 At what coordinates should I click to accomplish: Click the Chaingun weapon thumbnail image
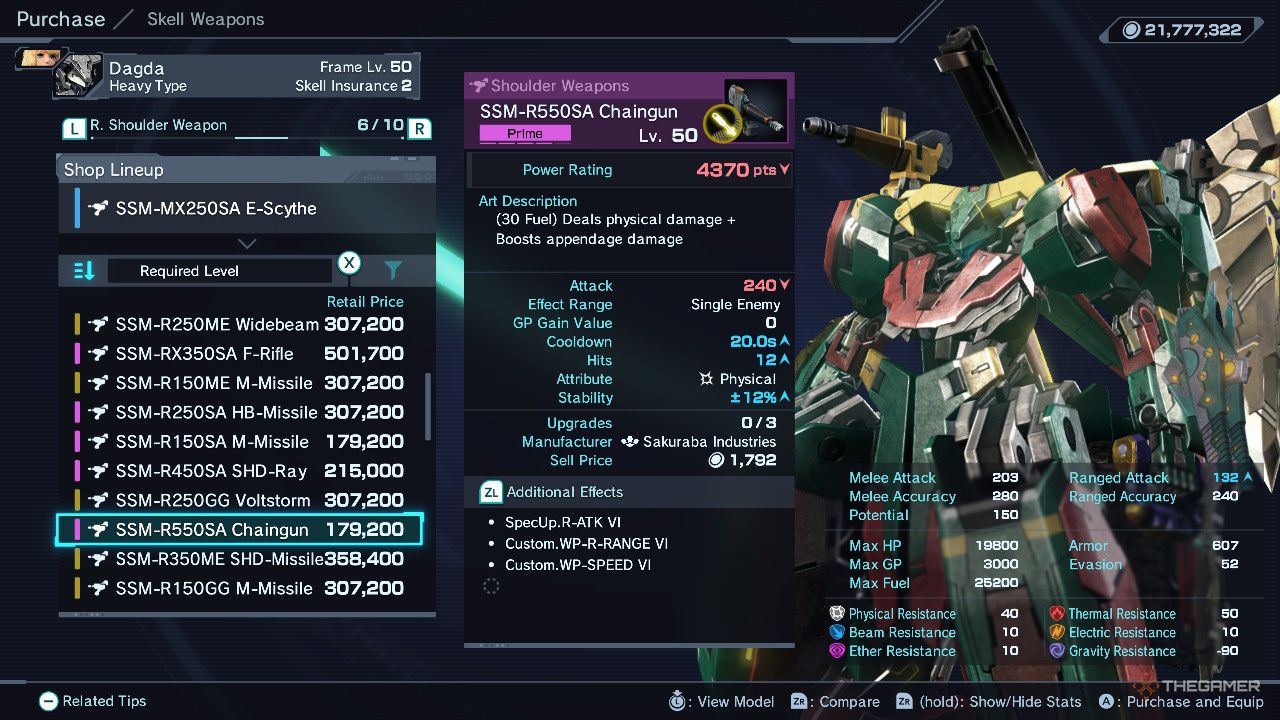click(757, 112)
